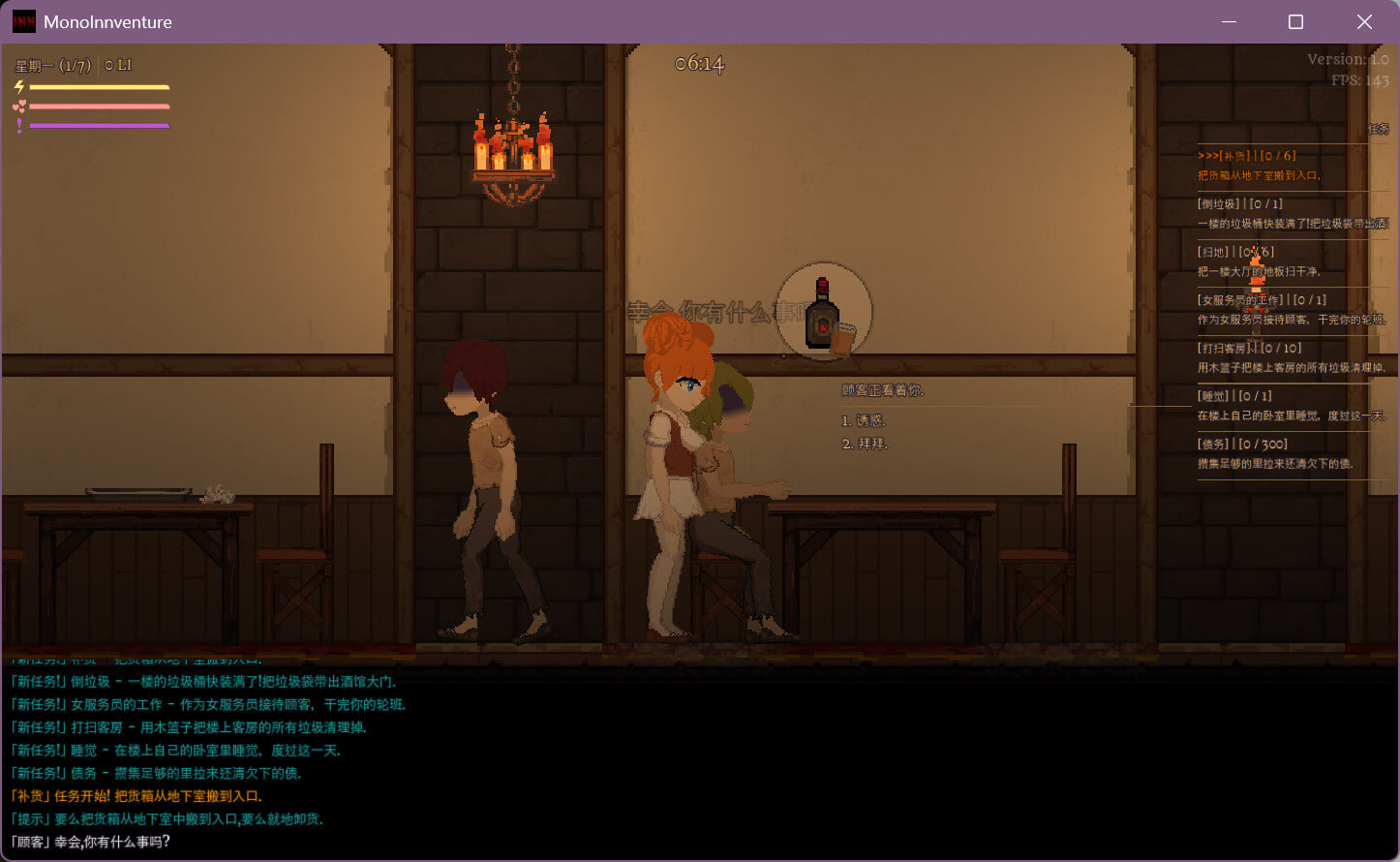The height and width of the screenshot is (862, 1400).
Task: Select the 扫地 quest entry
Action: [1259, 262]
